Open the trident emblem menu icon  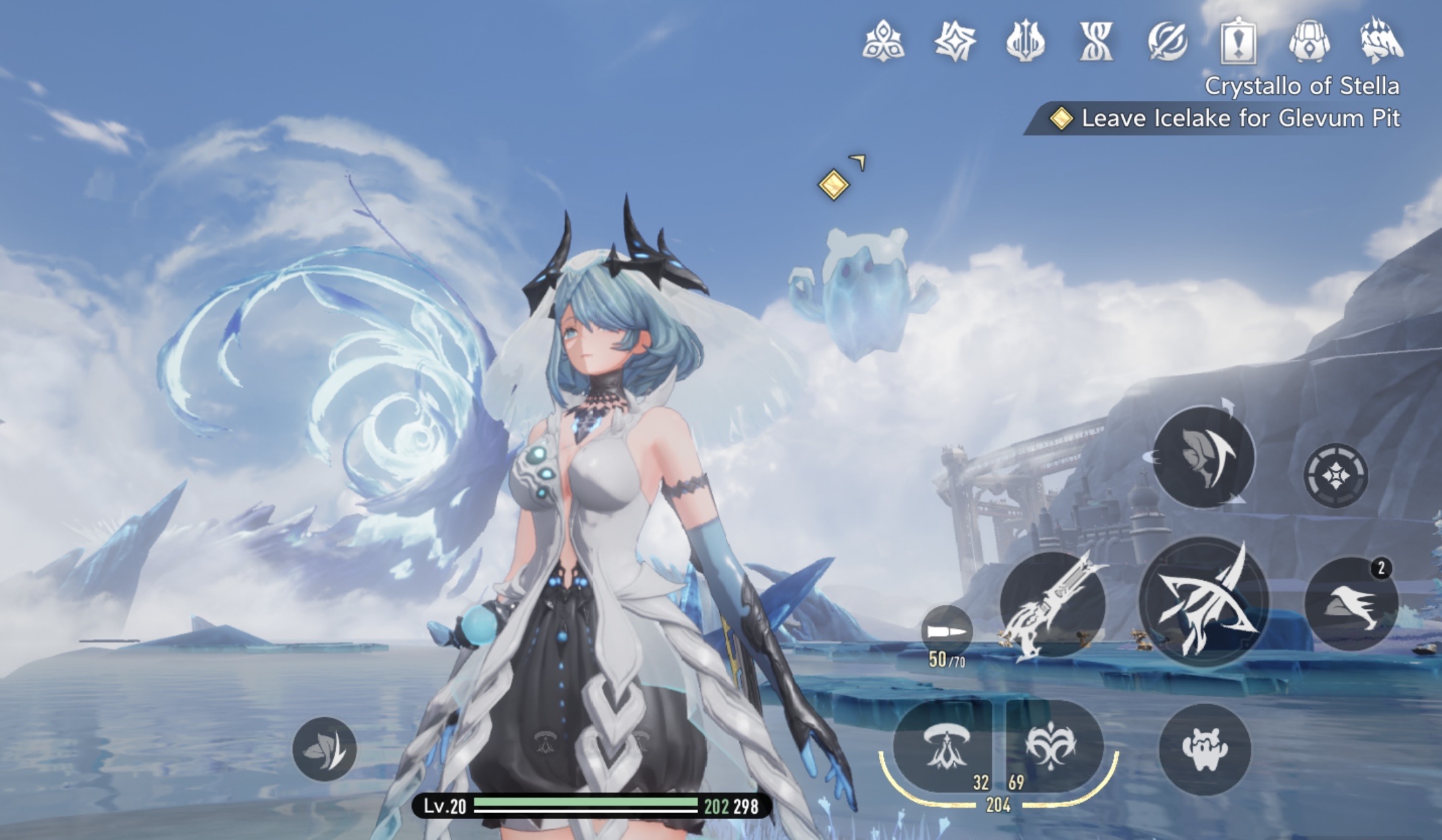(1025, 41)
